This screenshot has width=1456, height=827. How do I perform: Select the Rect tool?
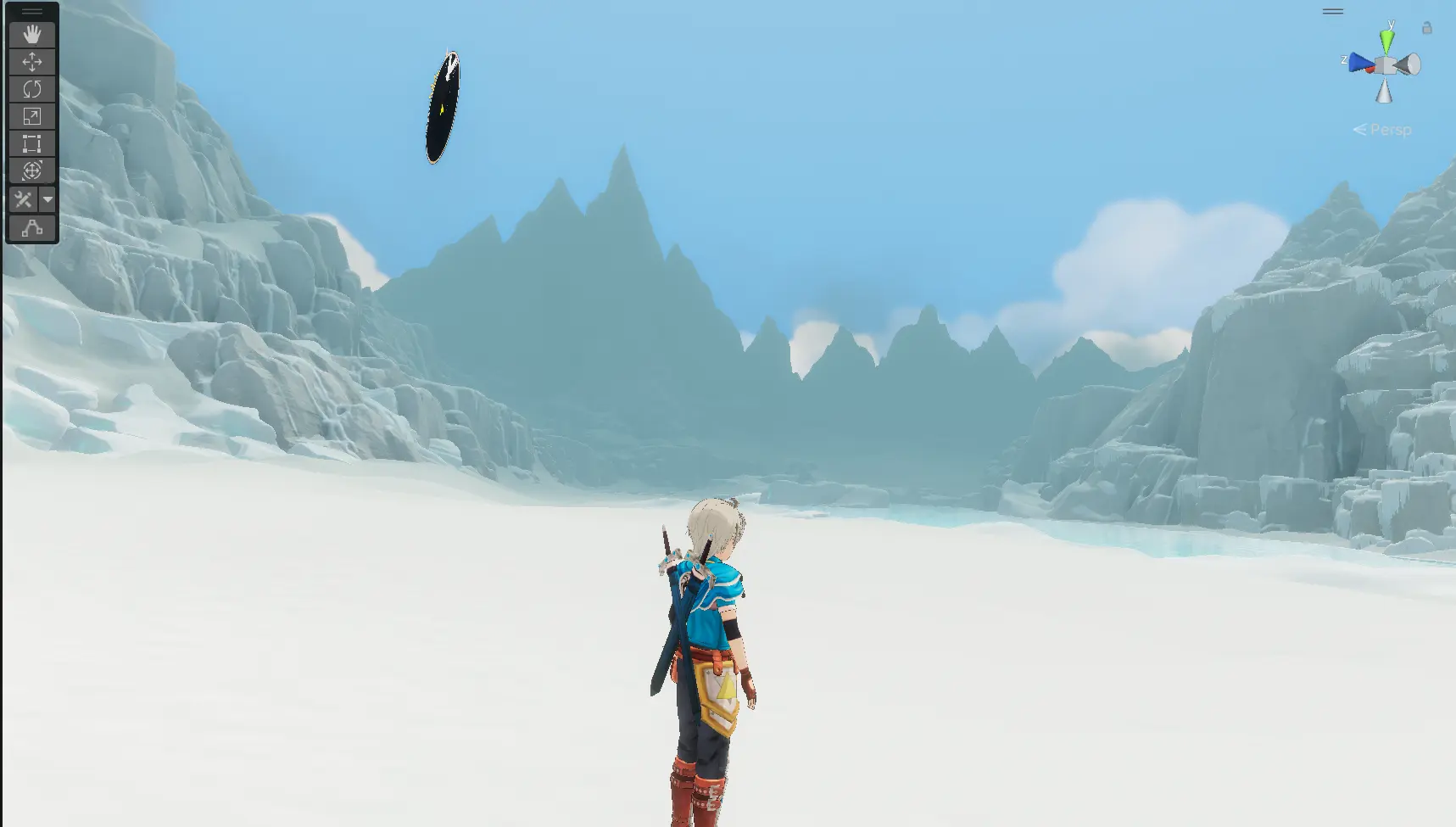tap(32, 143)
